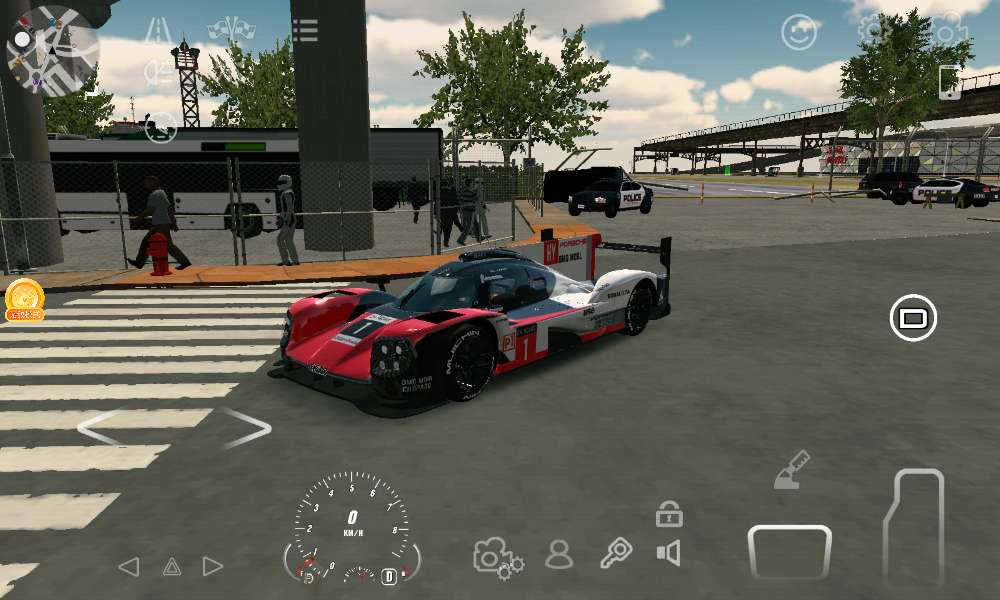Exit the car via person icon
1000x600 pixels.
559,554
